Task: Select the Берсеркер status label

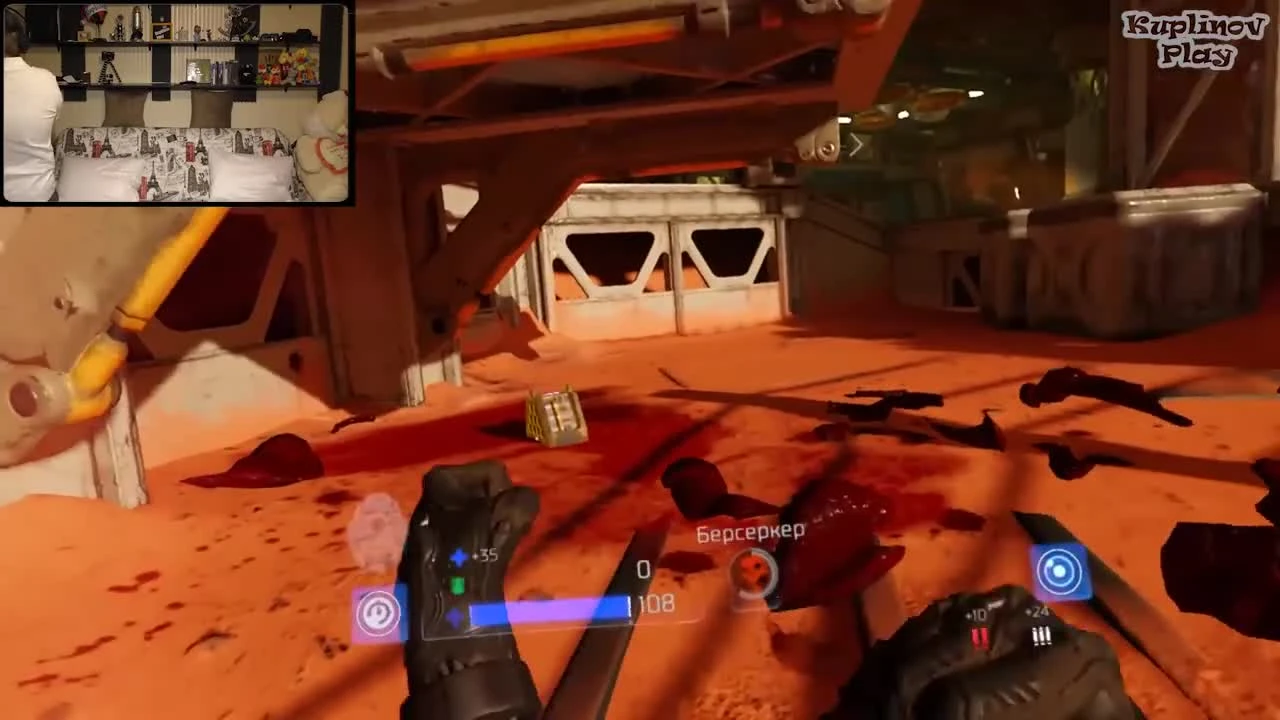Action: [752, 531]
